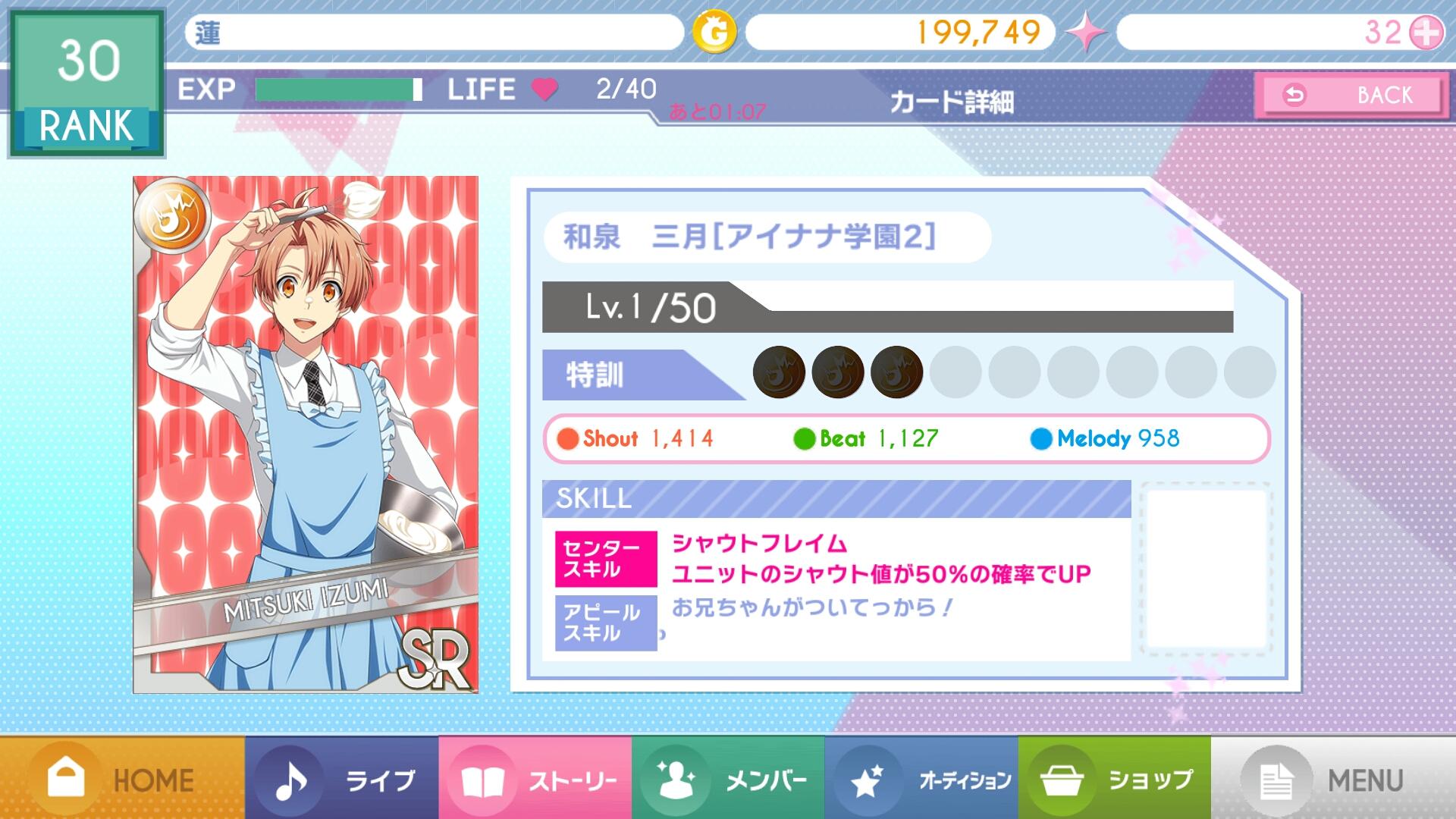Go back with the BACK button
Viewport: 1456px width, 819px height.
click(x=1351, y=96)
